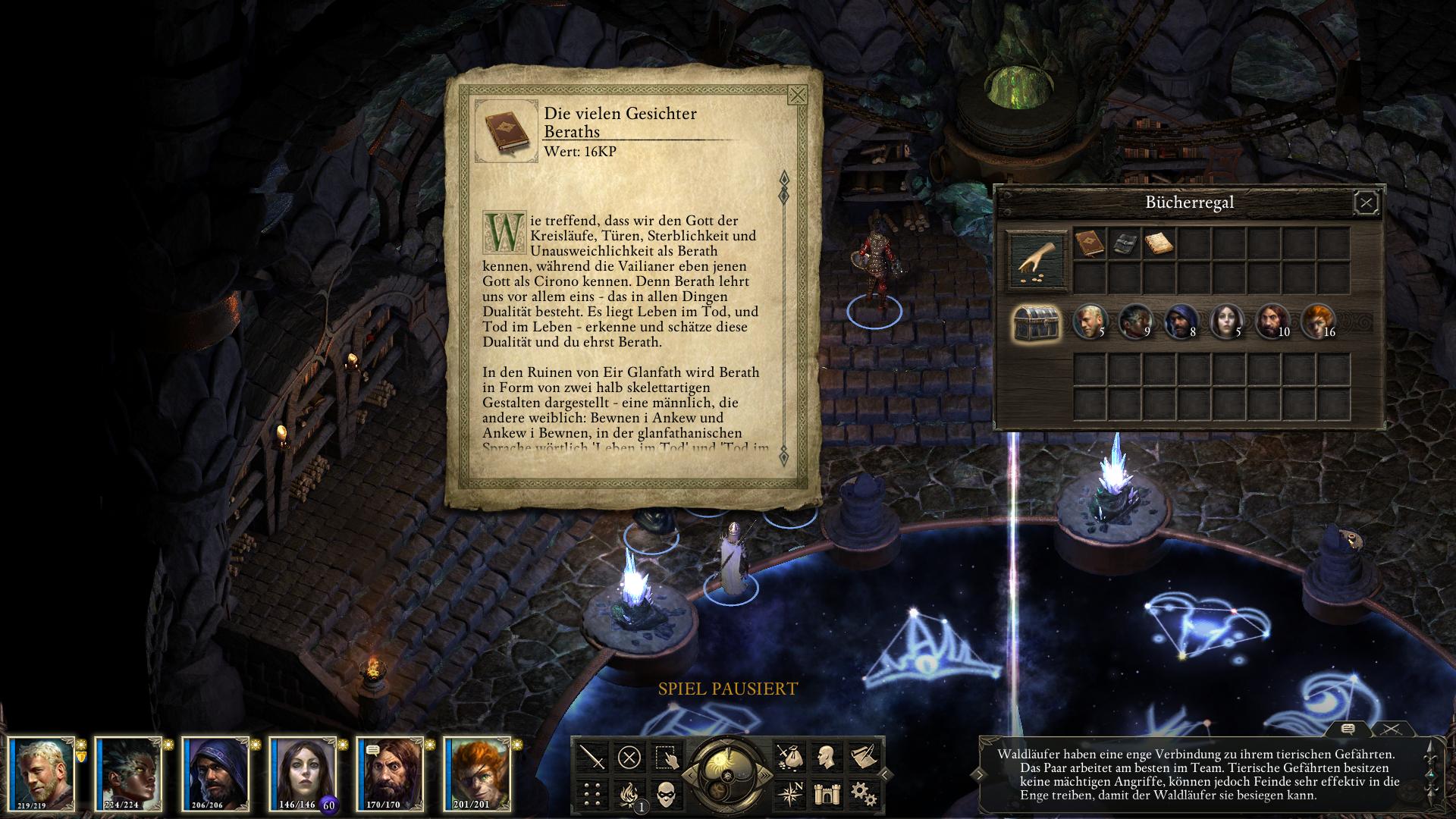Open the stronghold castle screen
1456x819 pixels.
[x=825, y=793]
